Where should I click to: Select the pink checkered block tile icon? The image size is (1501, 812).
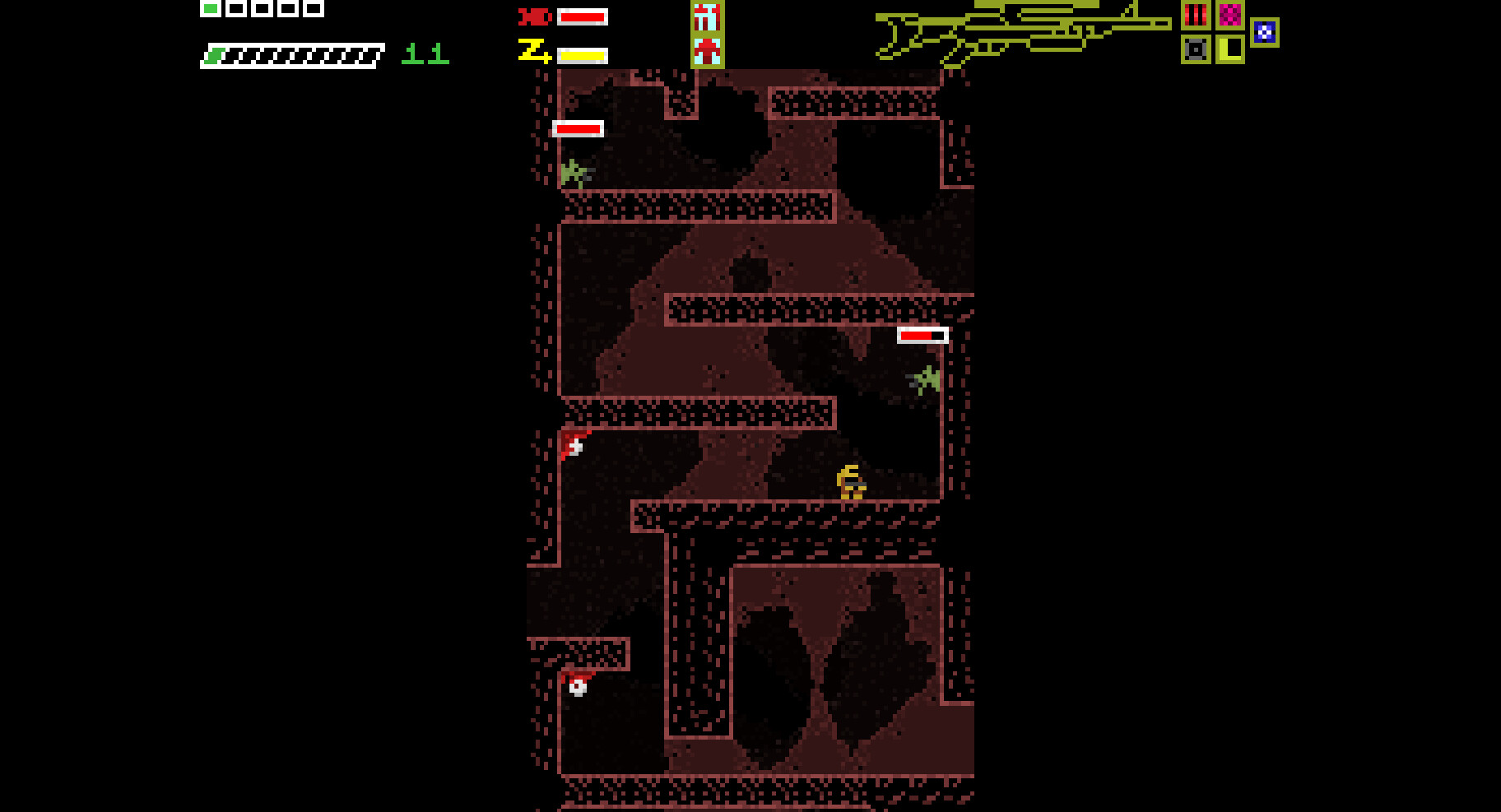1230,15
